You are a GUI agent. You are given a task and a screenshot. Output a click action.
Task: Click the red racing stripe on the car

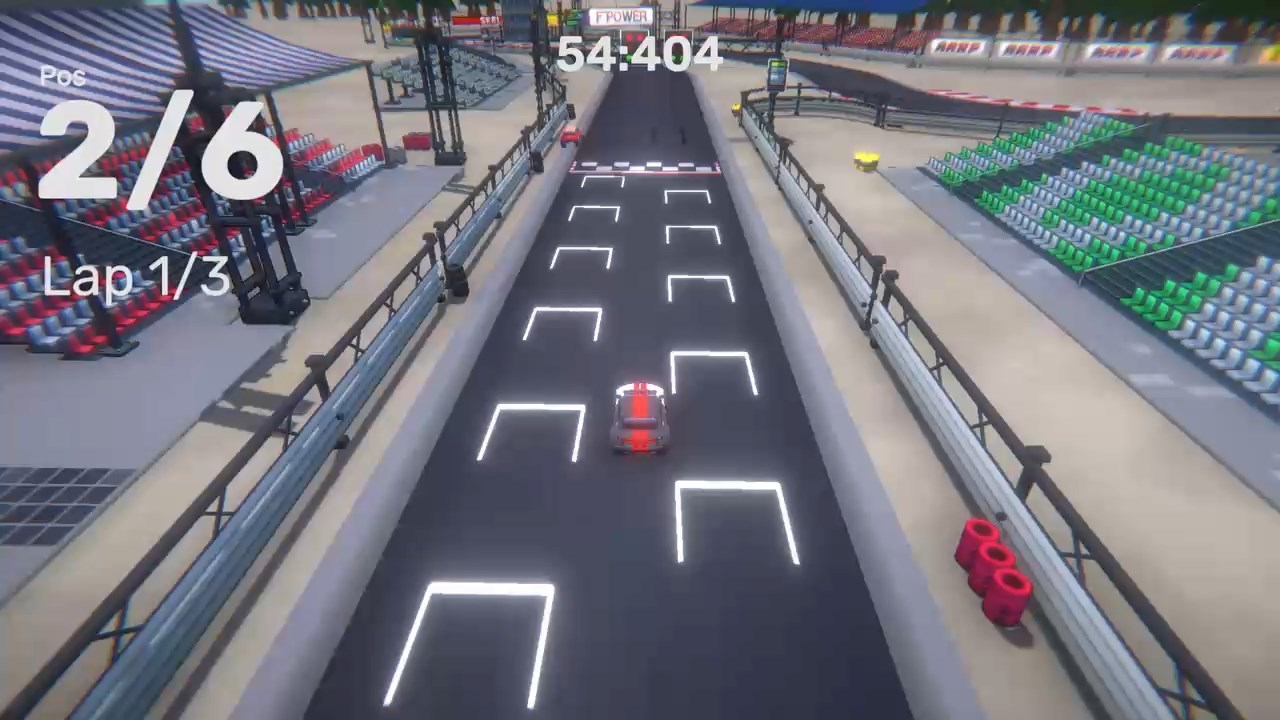point(641,400)
